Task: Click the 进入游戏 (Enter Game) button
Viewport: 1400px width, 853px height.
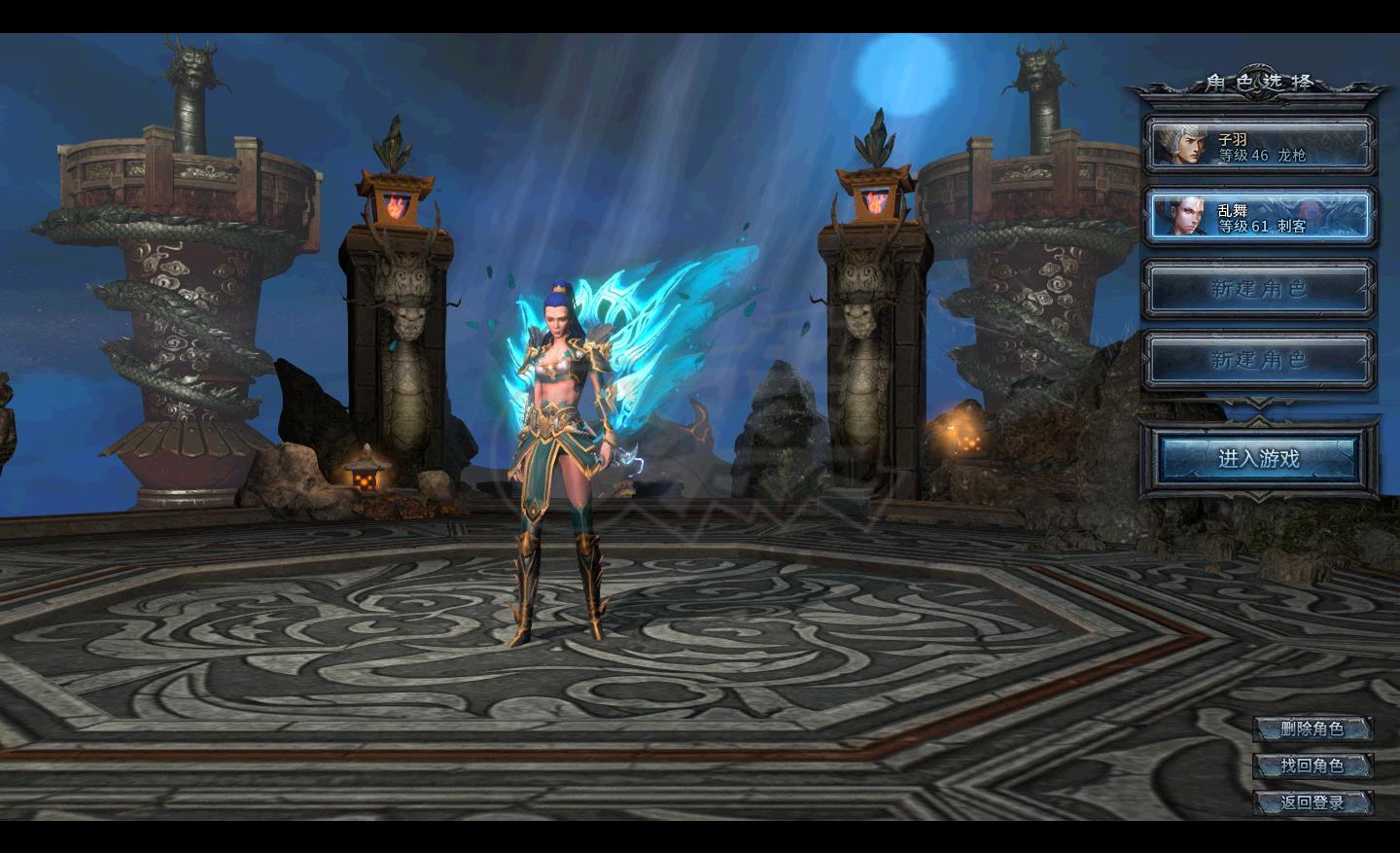Action: coord(1259,458)
